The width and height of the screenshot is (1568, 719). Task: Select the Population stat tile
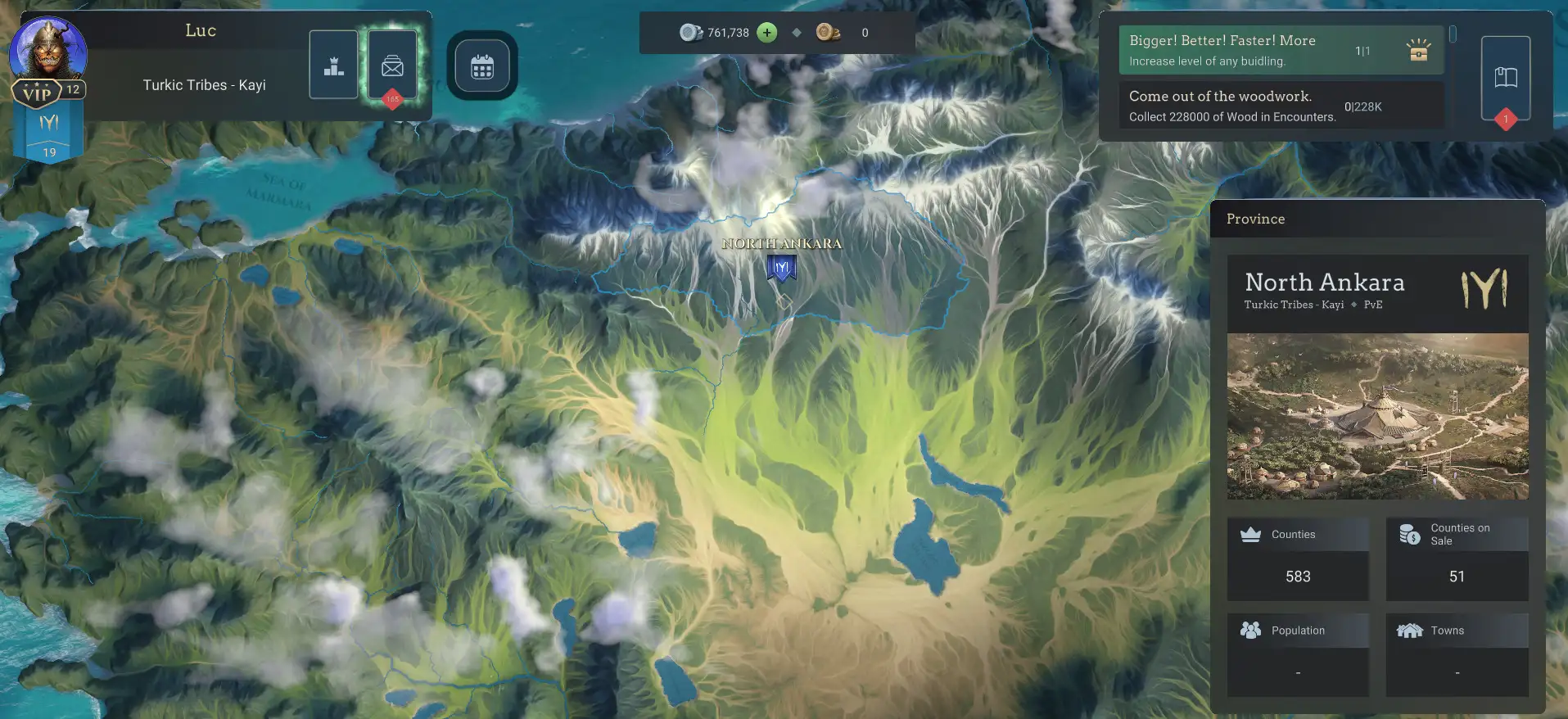(x=1297, y=654)
